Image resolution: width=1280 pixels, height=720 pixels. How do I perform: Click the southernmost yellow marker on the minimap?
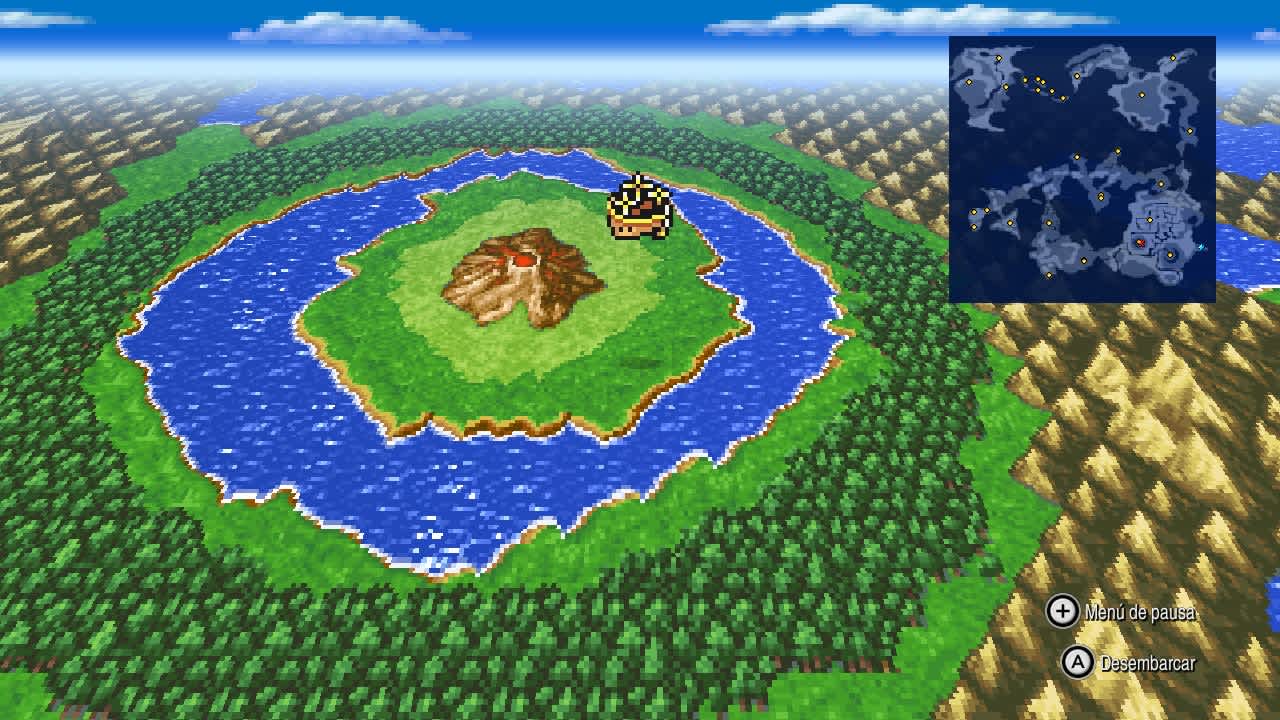point(1049,275)
